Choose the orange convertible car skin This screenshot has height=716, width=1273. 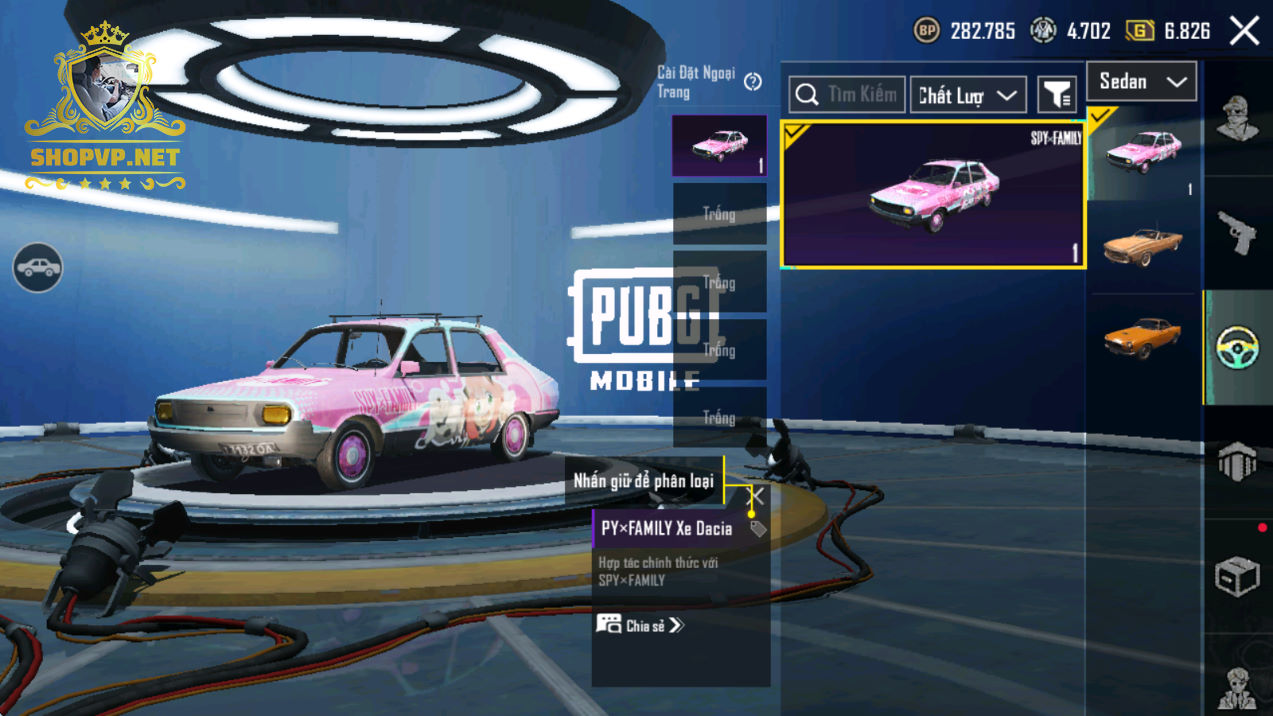click(1143, 246)
